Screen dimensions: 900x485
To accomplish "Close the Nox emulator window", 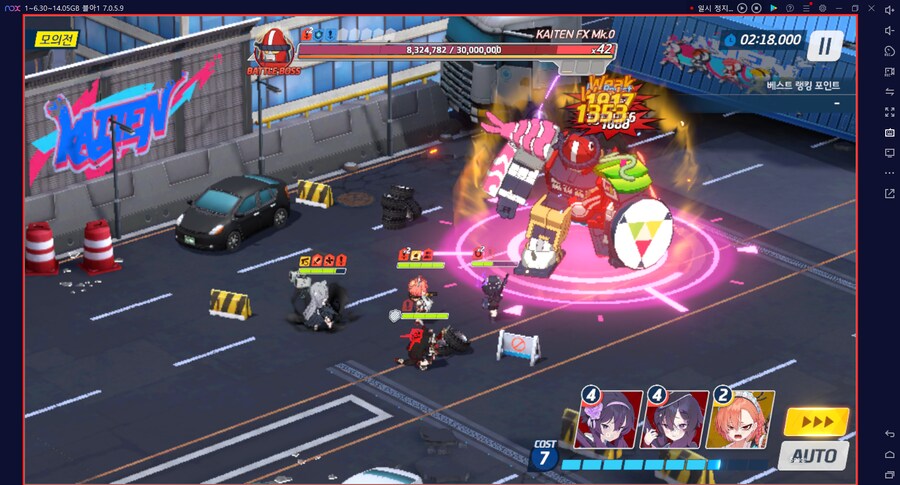I will click(872, 8).
